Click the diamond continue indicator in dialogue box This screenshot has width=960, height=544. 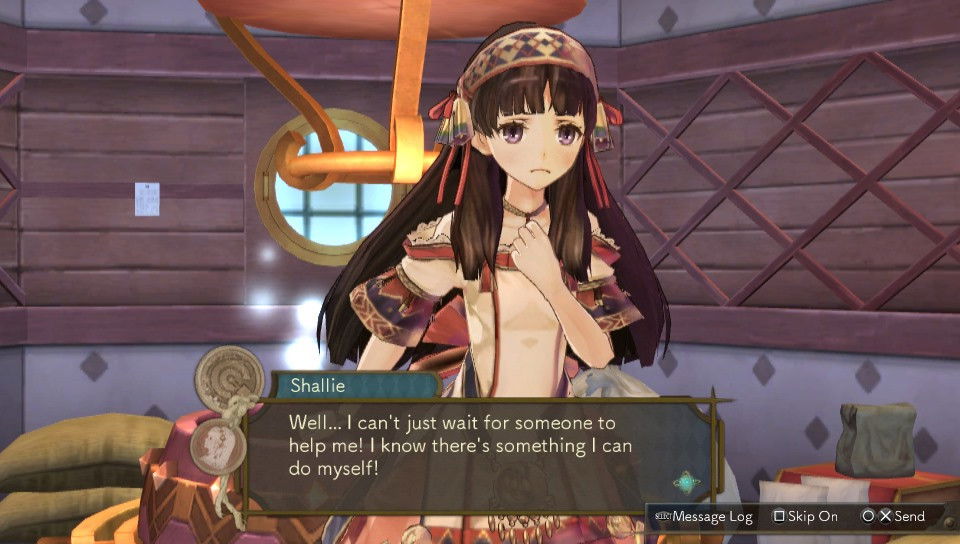686,482
